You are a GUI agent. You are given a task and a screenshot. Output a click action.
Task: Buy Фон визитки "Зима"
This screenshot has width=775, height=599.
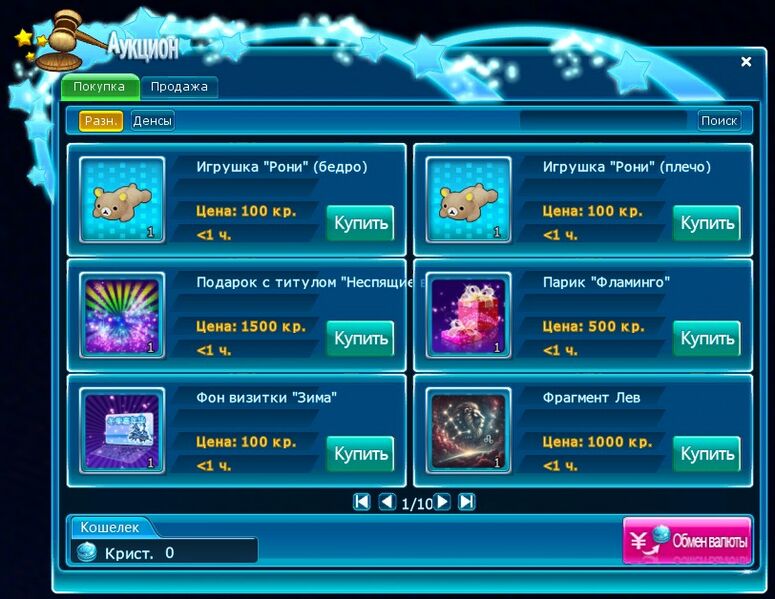tap(360, 454)
